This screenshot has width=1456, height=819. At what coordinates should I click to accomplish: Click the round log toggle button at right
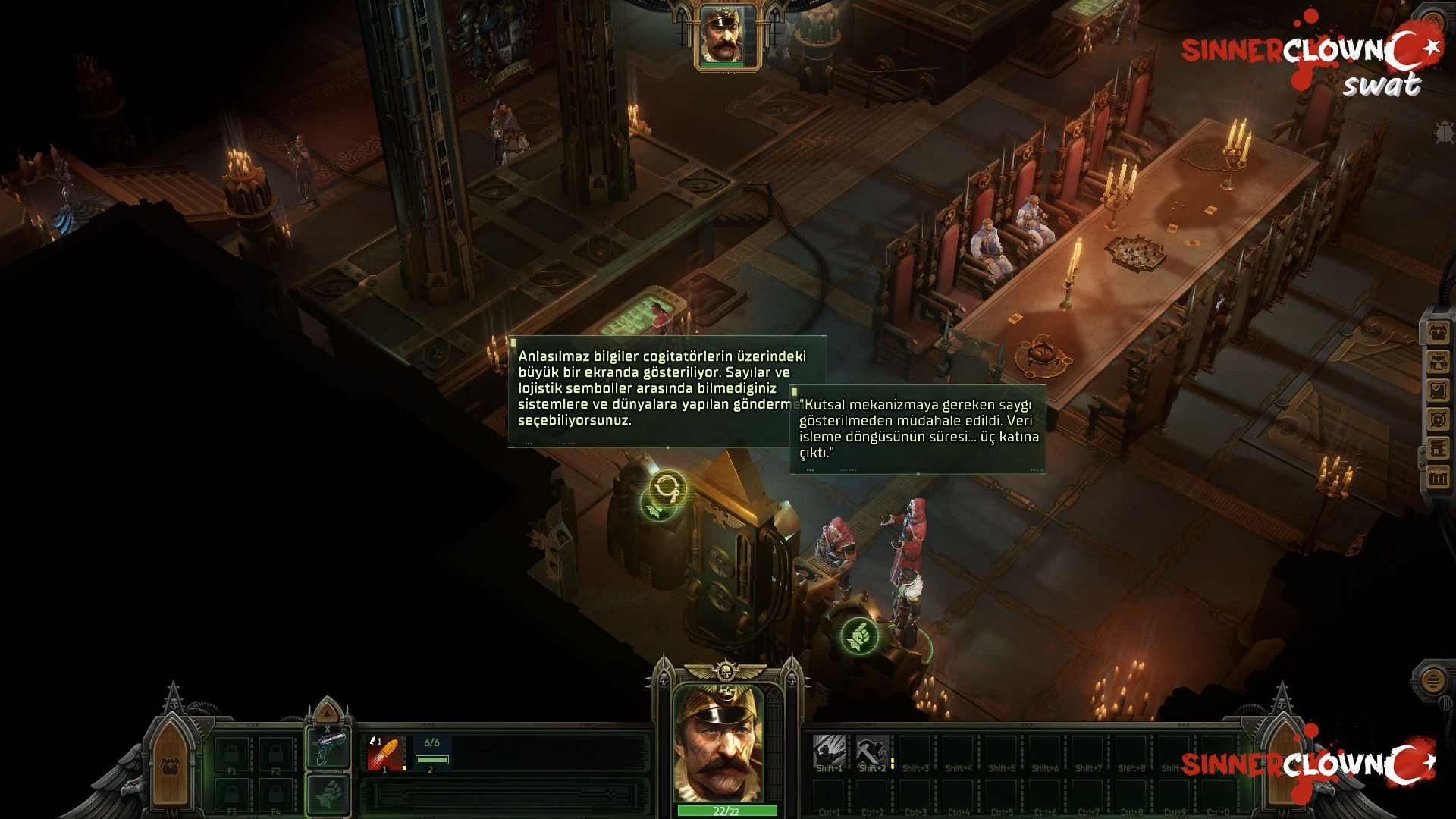click(x=1432, y=680)
